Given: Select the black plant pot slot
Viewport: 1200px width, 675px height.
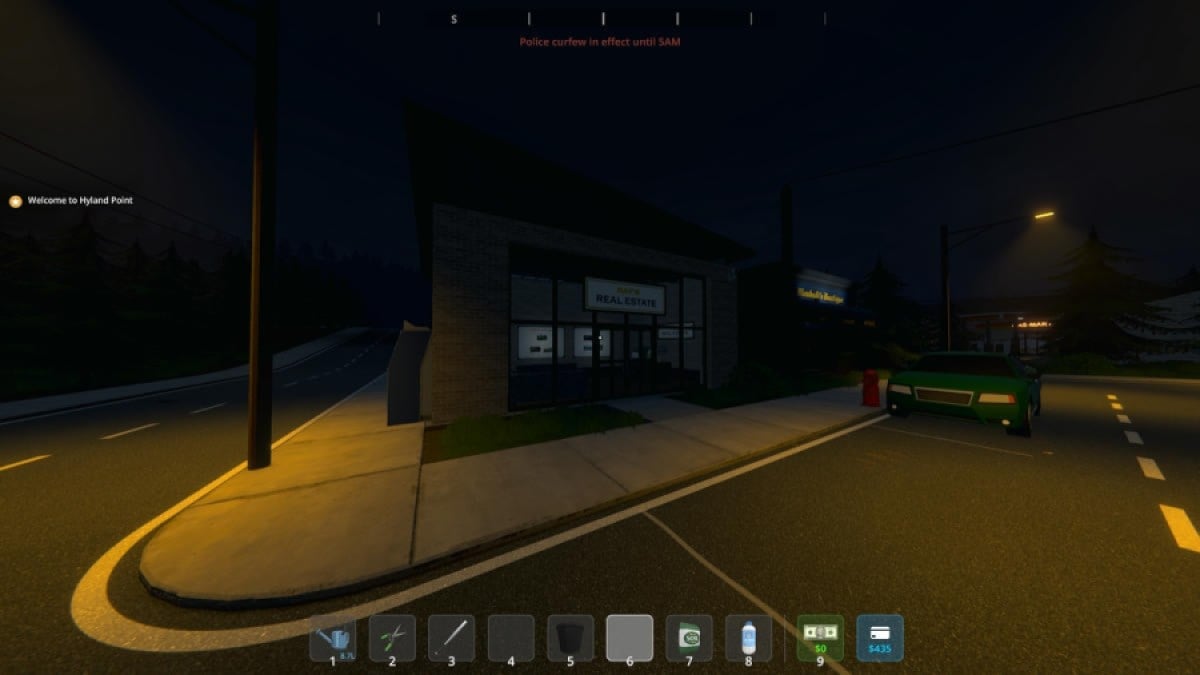Looking at the screenshot, I should 570,638.
